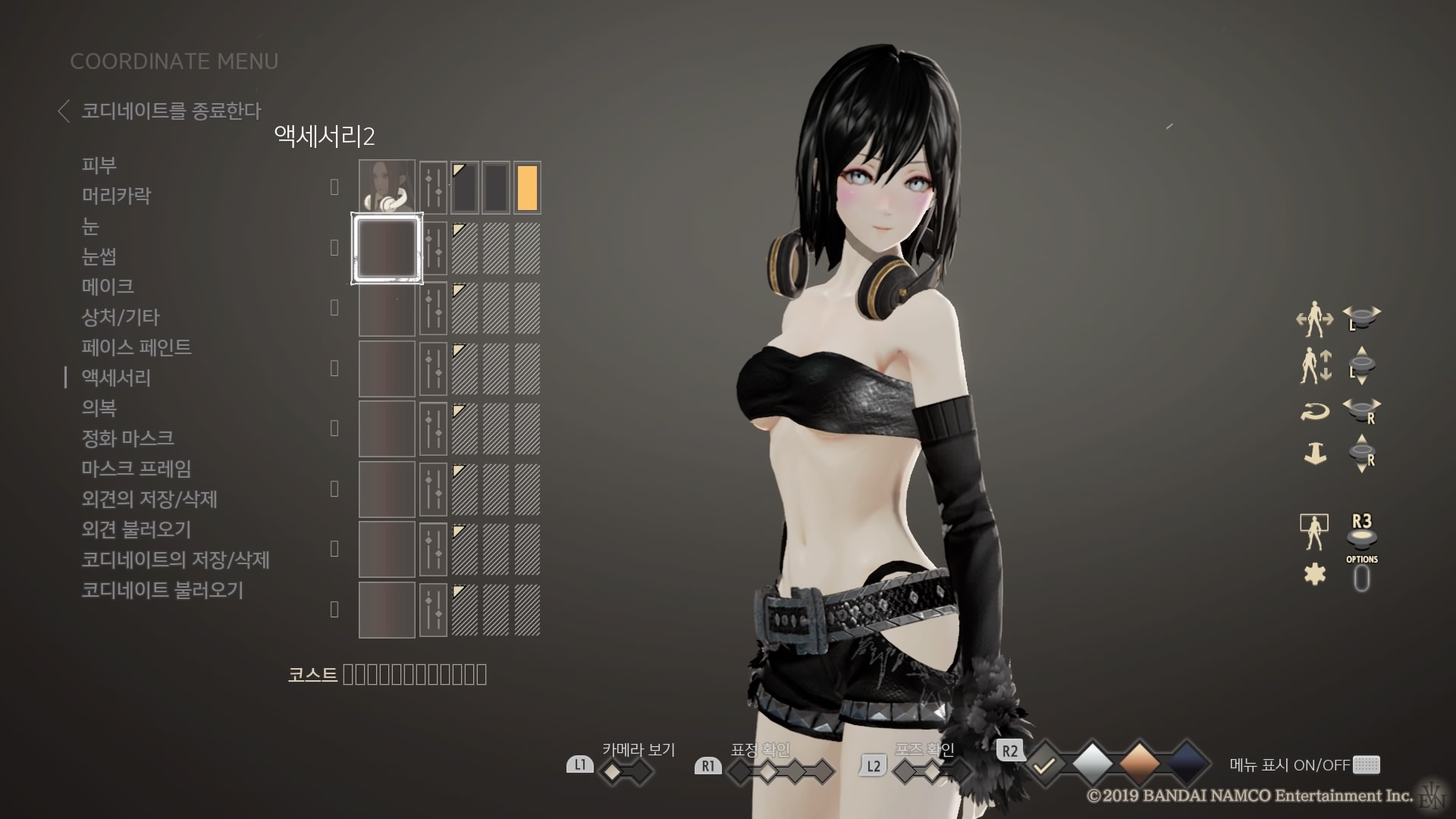Choose the 페이스 페인트 face paint entry
1456x819 pixels.
coord(136,347)
